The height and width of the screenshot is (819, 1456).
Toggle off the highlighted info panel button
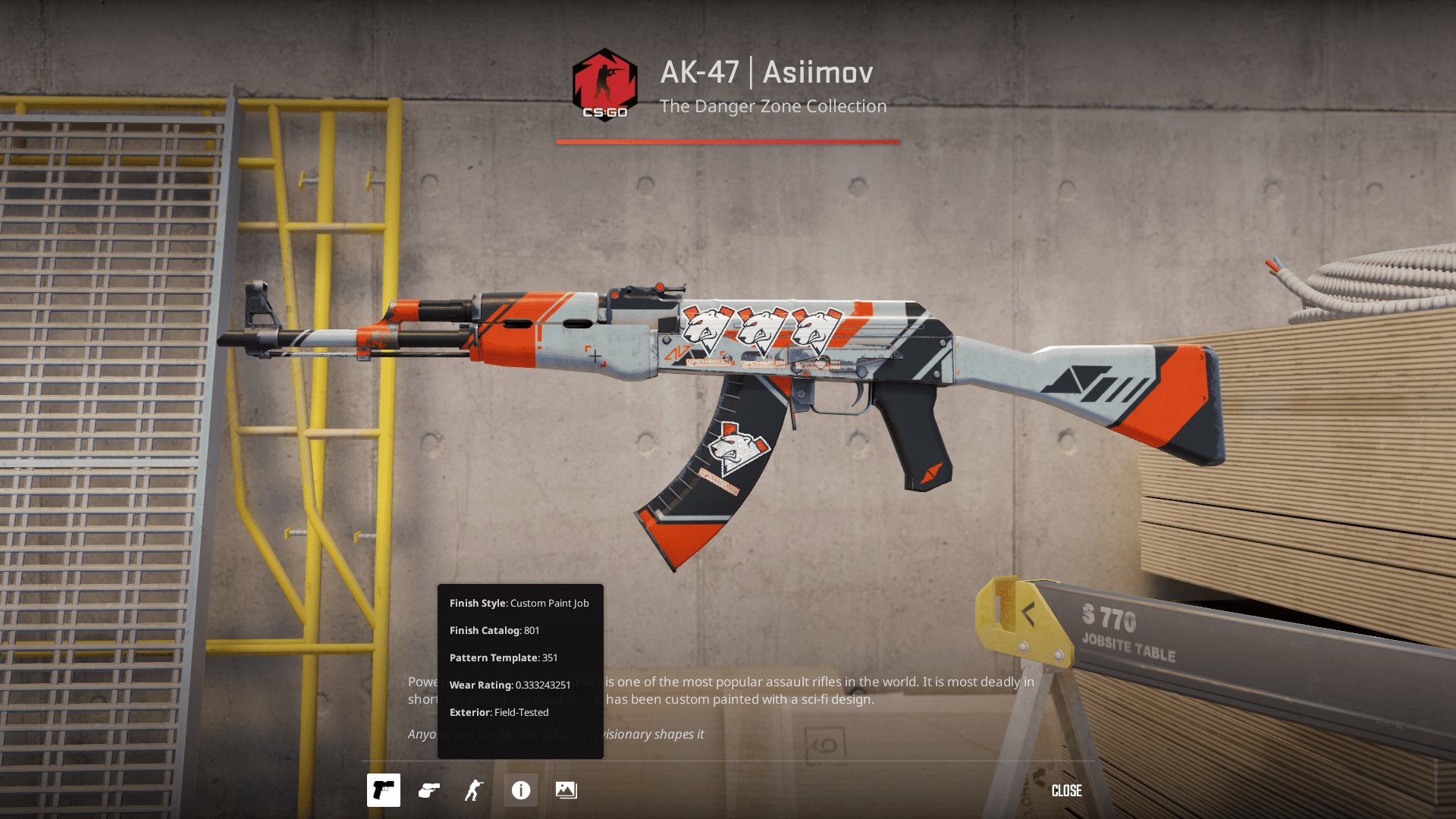coord(520,790)
